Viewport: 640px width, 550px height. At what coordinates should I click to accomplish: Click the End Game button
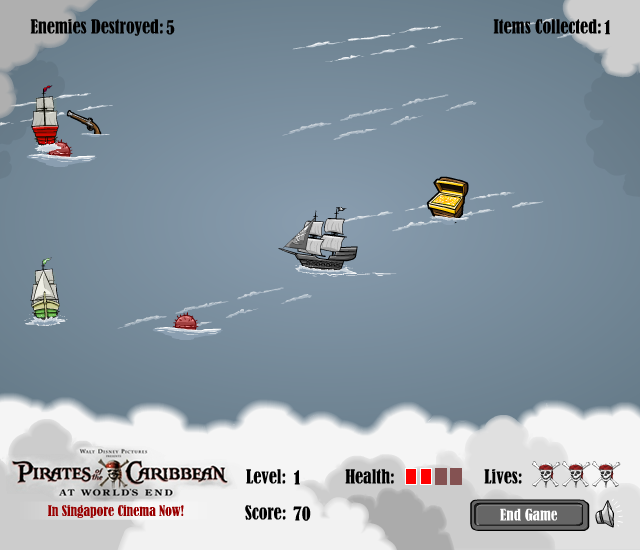point(528,515)
